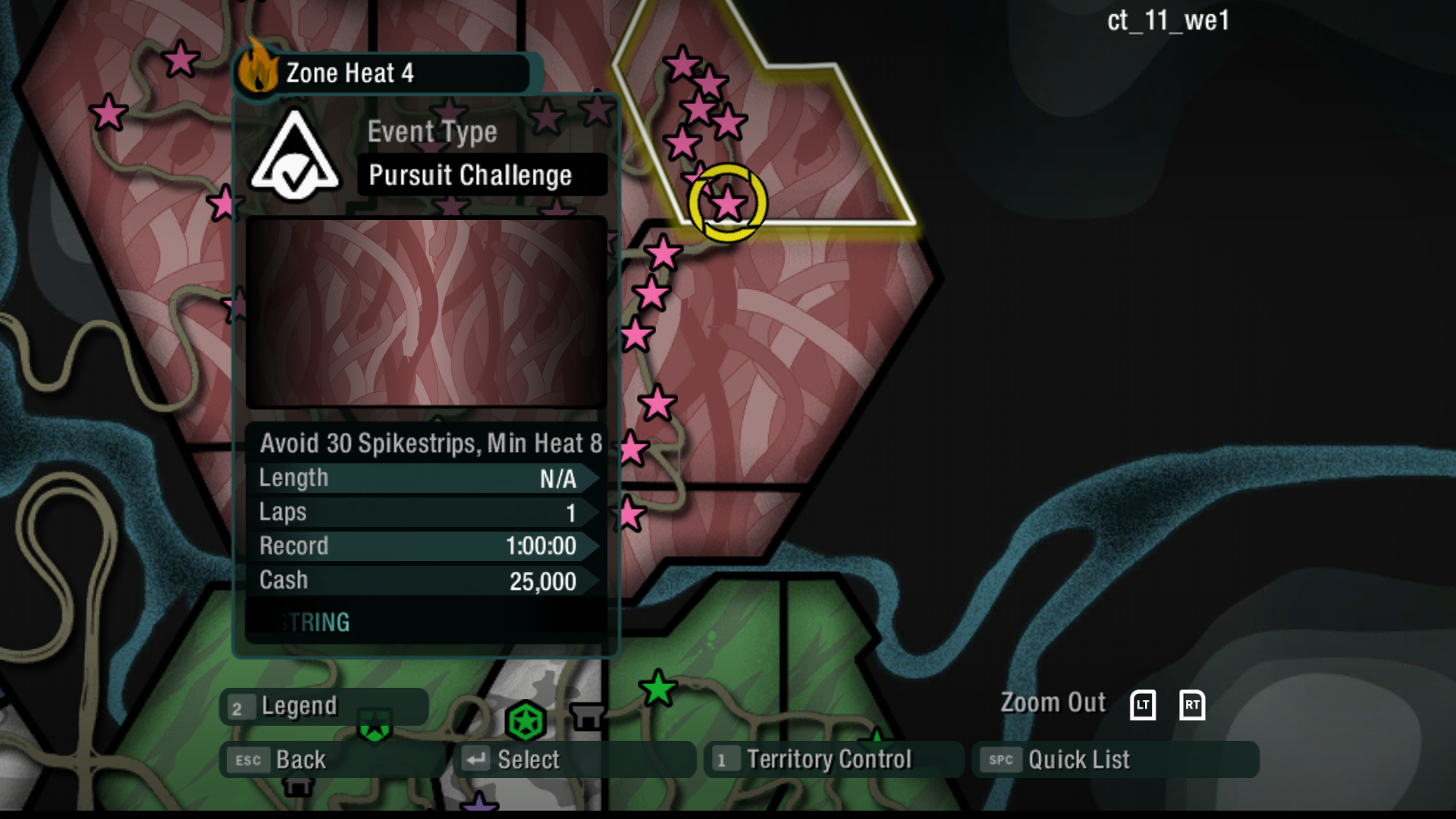The image size is (1456, 819).
Task: Select the yellow-circled pink star event marker
Action: (x=728, y=203)
